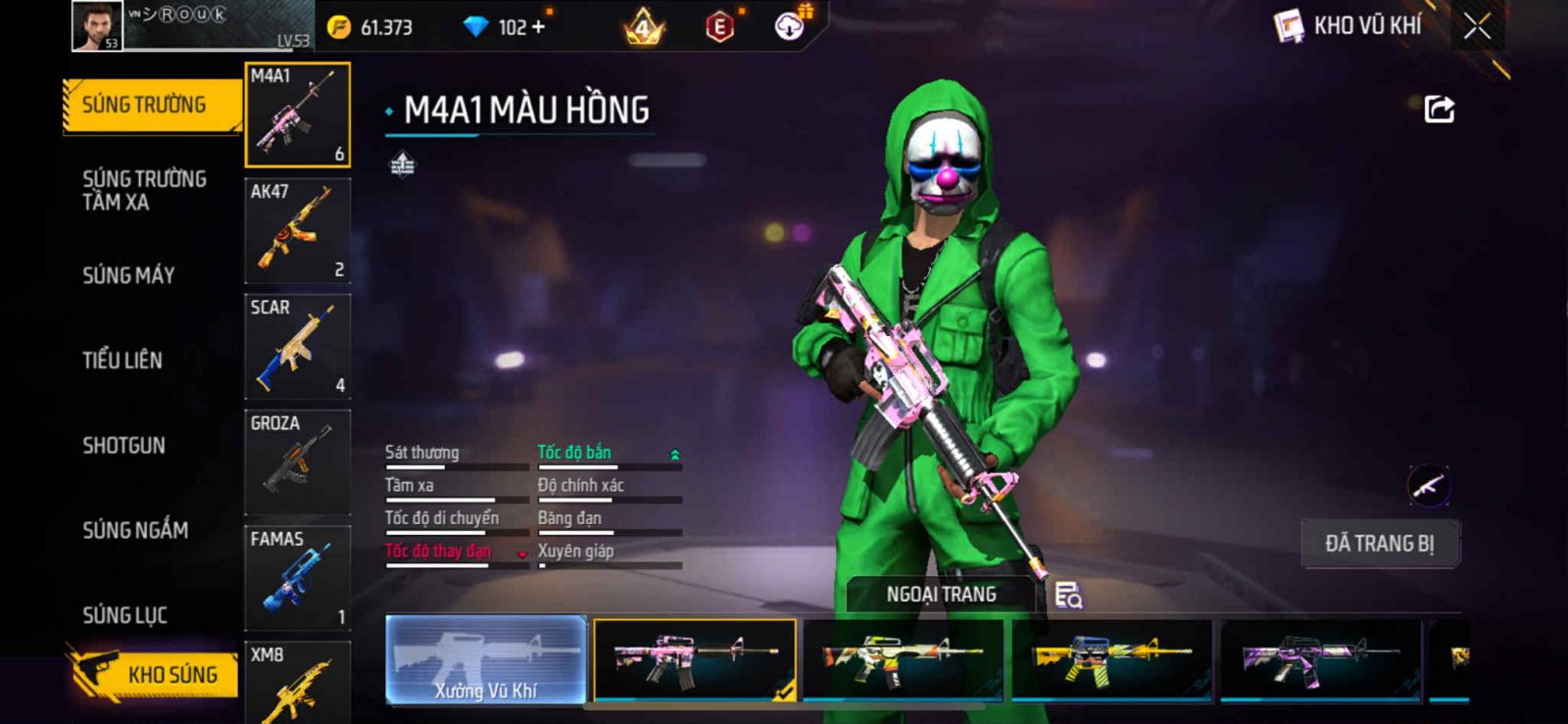Image resolution: width=1568 pixels, height=724 pixels.
Task: Pick the FAMAS weapon tile
Action: (297, 578)
